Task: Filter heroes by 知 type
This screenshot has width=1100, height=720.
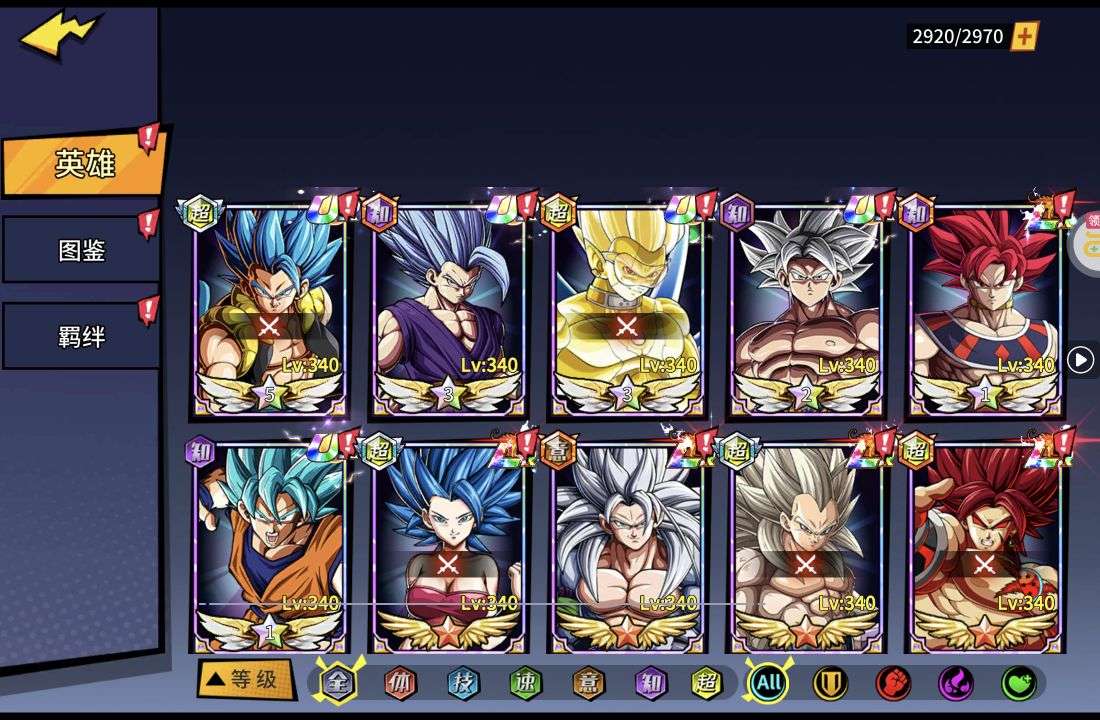Action: pyautogui.click(x=651, y=683)
